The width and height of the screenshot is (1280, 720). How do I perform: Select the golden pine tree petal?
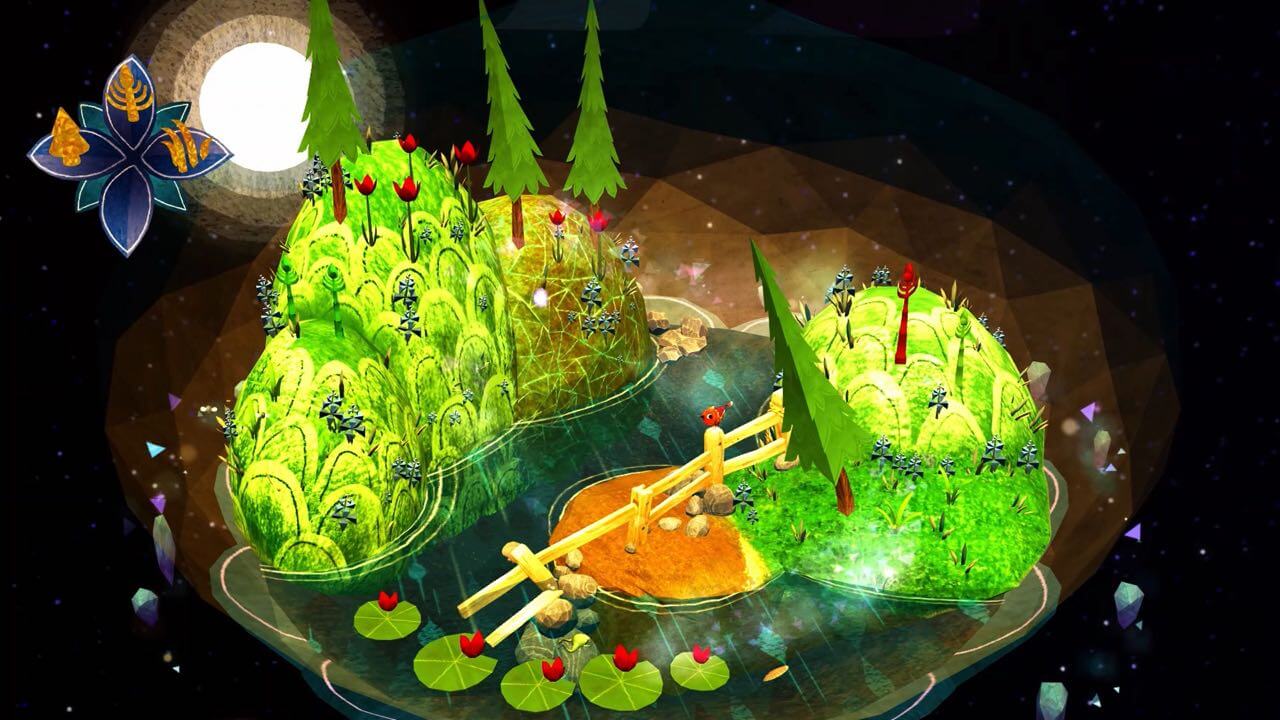coord(65,141)
